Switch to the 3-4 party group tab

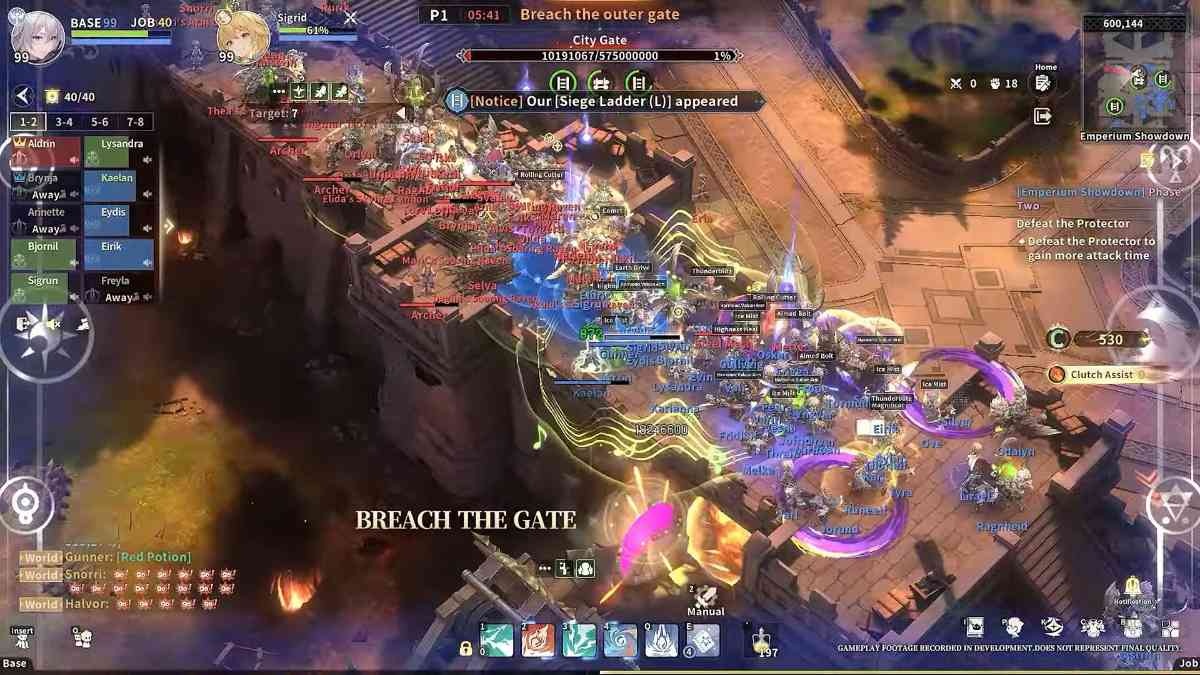pos(64,122)
